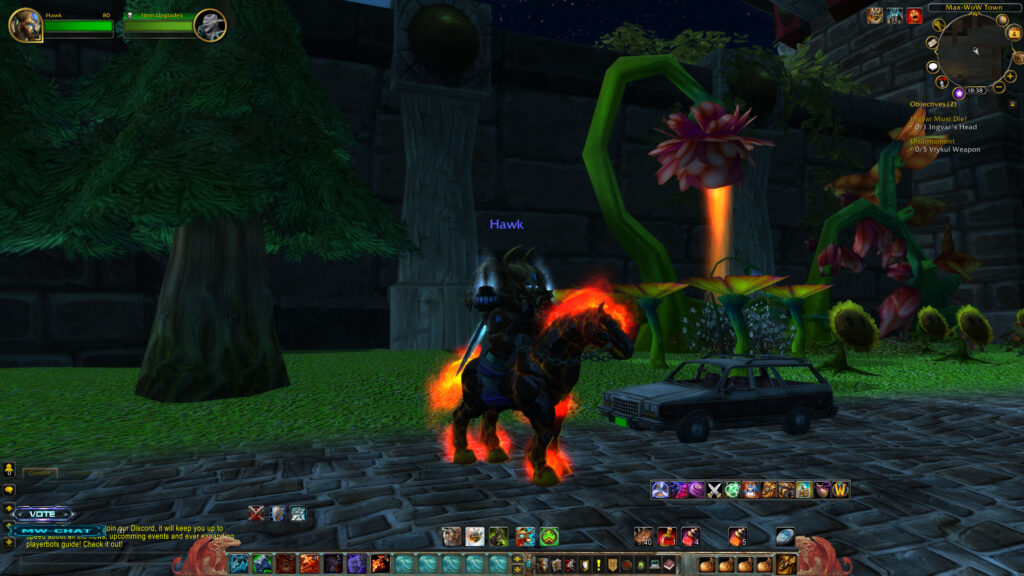Click the VOTE button
This screenshot has width=1024, height=576.
[43, 514]
